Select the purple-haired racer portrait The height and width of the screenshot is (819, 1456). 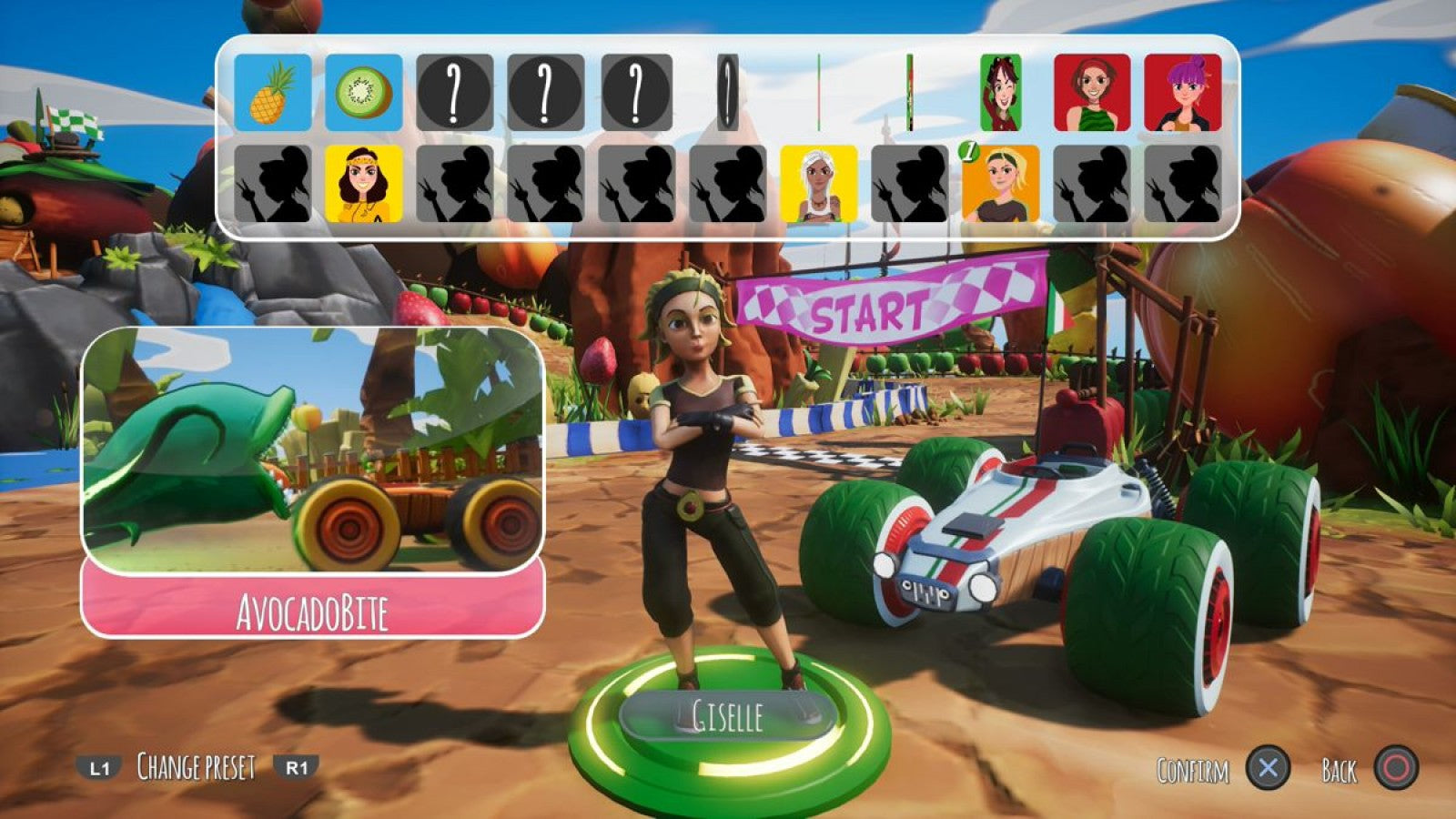click(1183, 90)
